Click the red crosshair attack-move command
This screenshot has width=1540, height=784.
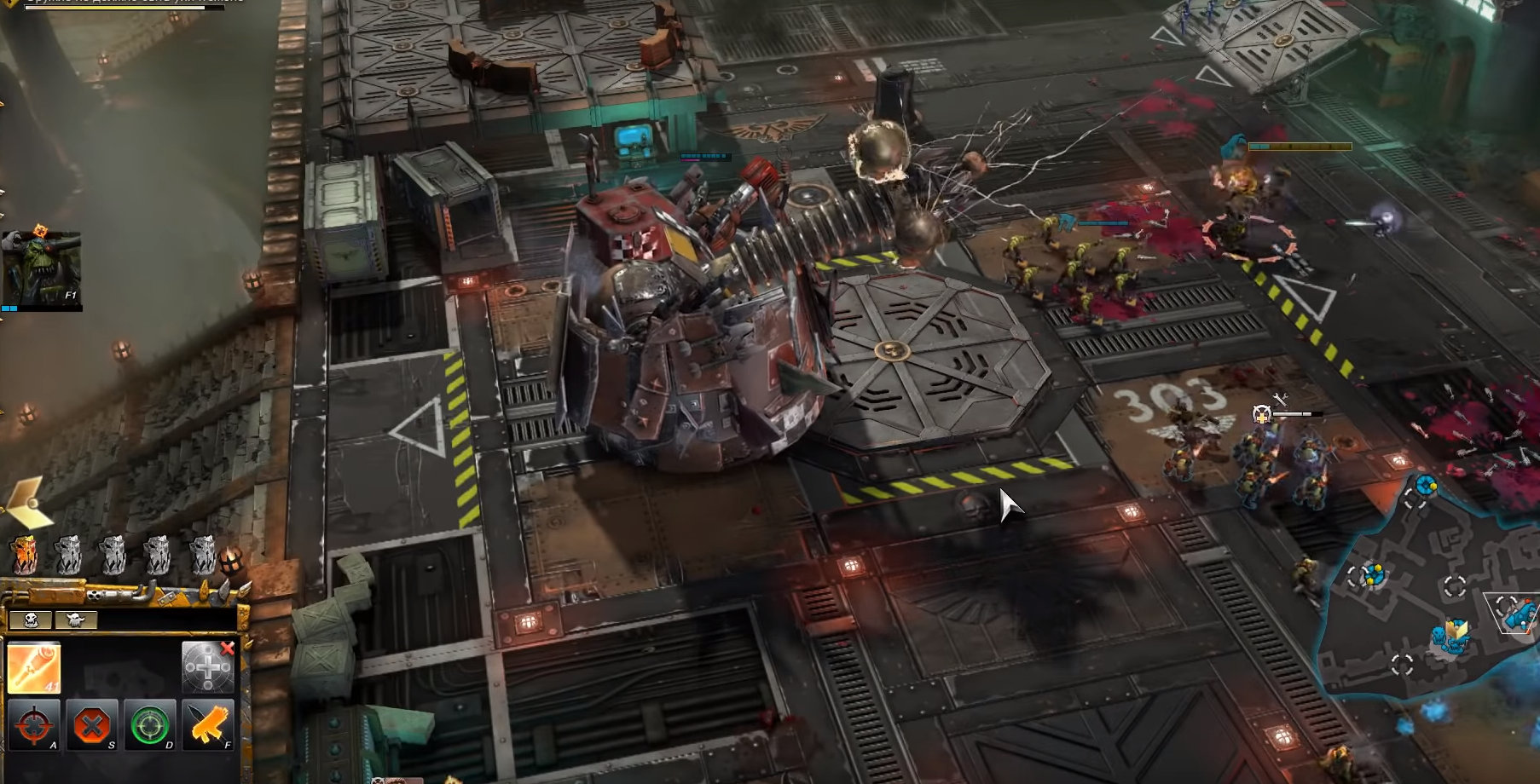pos(33,725)
